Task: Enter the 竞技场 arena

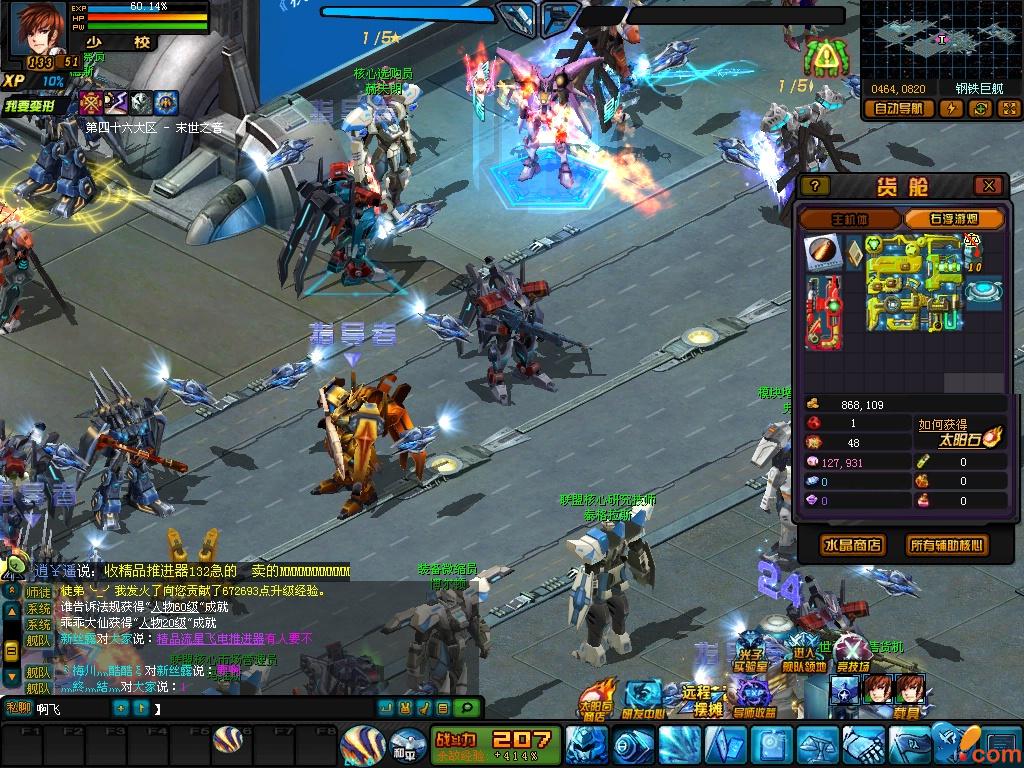Action: [x=852, y=653]
